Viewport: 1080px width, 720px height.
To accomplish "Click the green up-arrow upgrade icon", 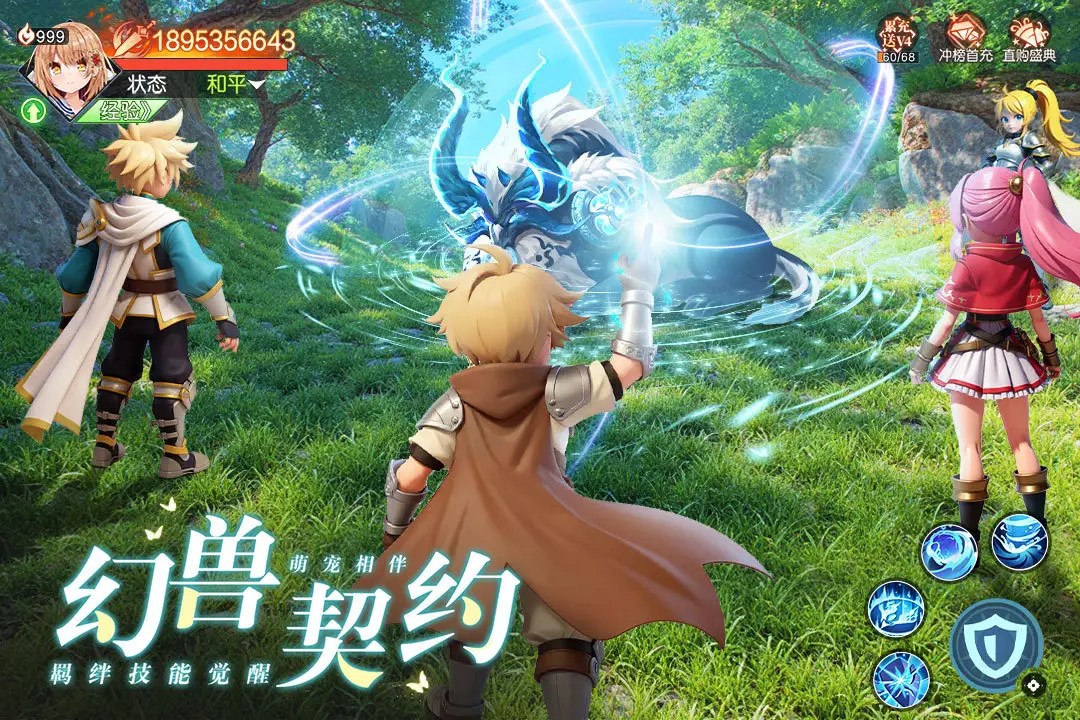I will (33, 110).
